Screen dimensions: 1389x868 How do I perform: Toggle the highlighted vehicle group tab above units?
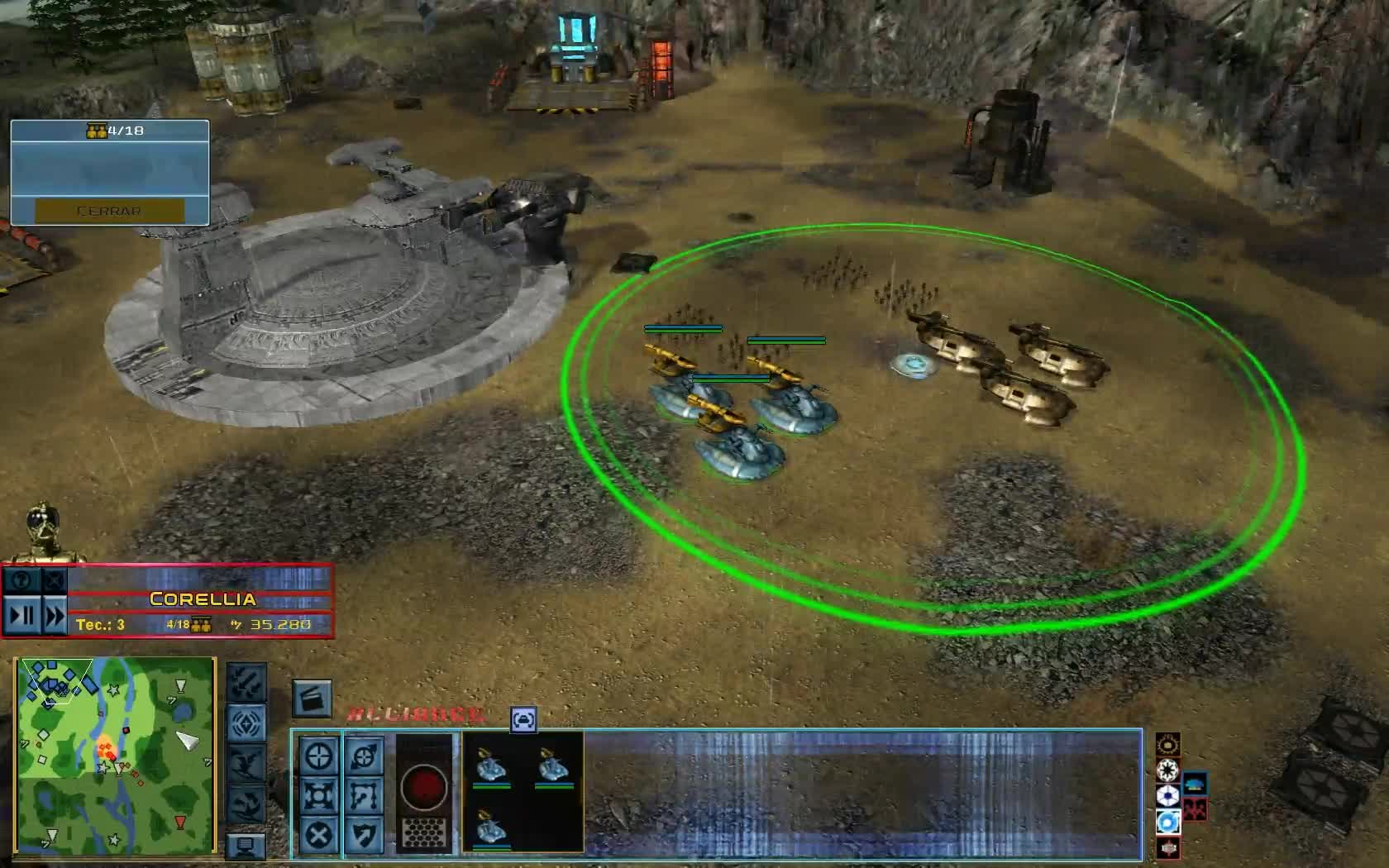[x=523, y=721]
